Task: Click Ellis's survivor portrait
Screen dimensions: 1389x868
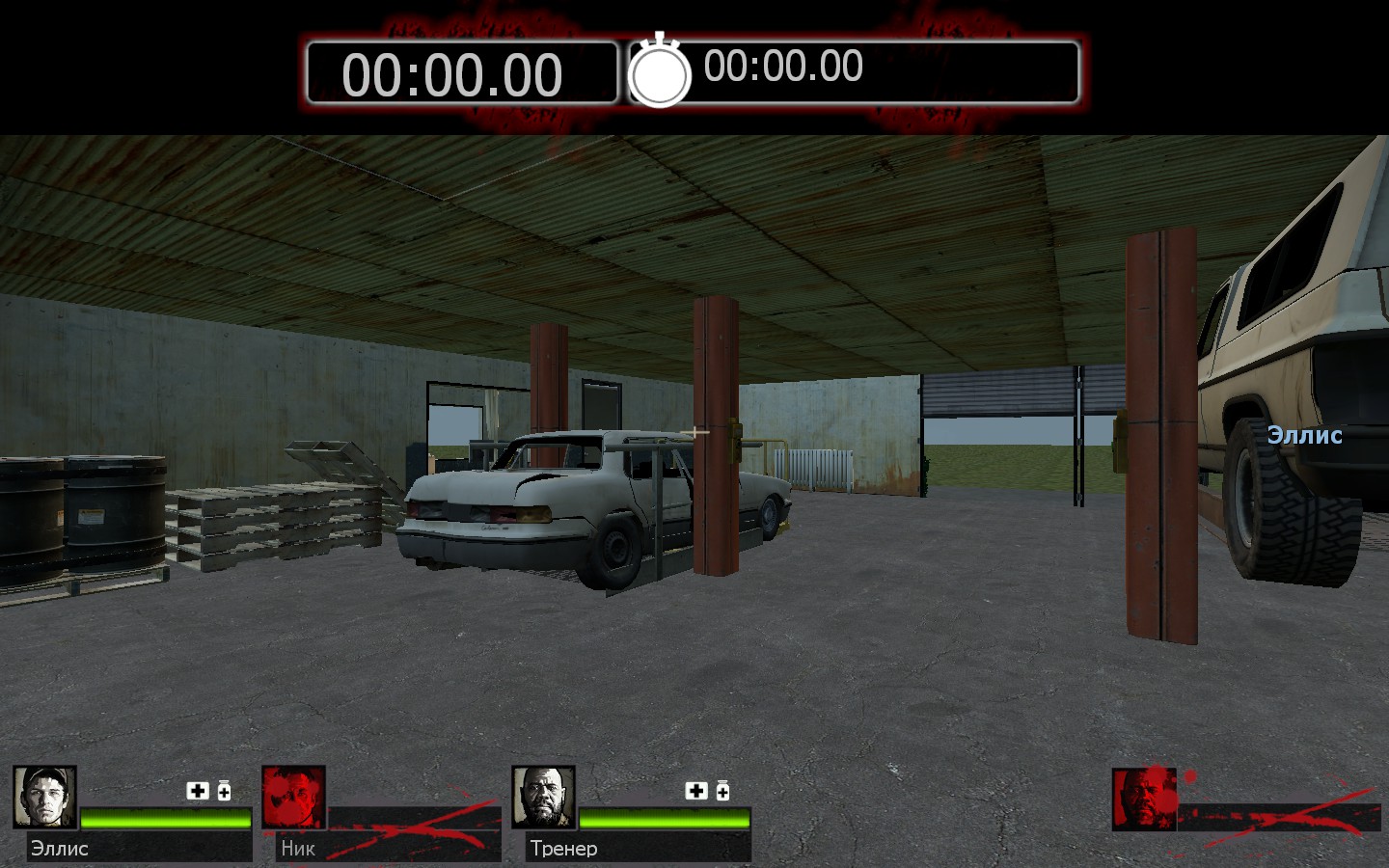Action: pyautogui.click(x=44, y=797)
